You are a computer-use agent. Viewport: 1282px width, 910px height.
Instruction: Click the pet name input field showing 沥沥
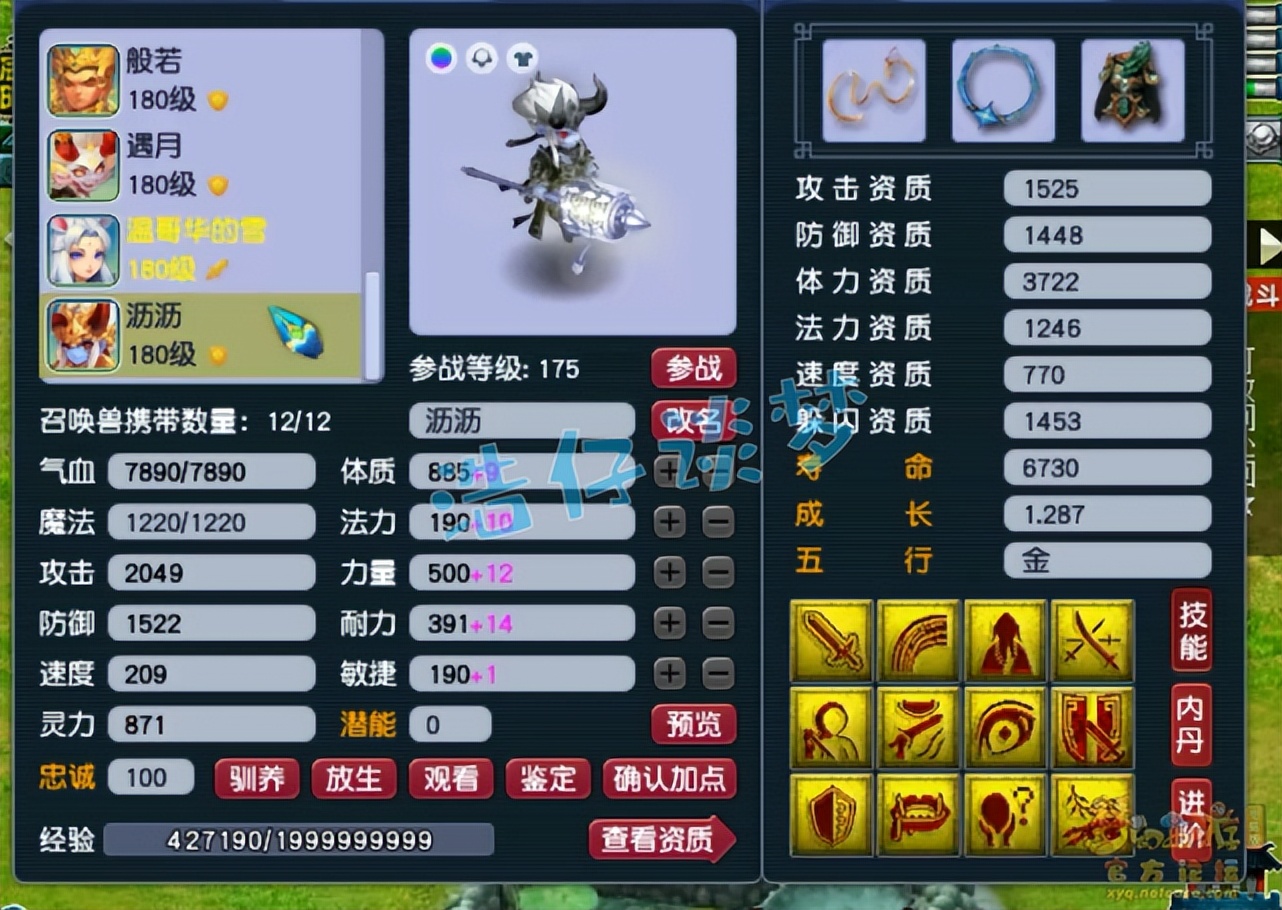click(521, 420)
